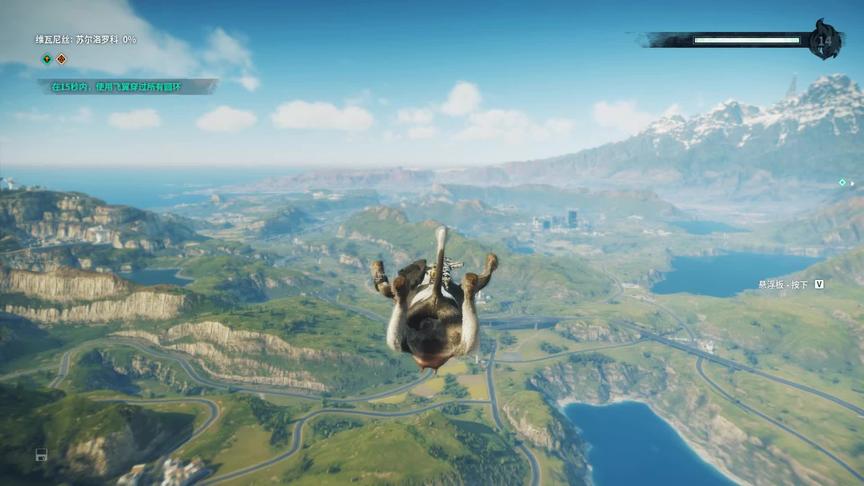
Task: Click the chaos level 14 emblem
Action: click(x=825, y=40)
